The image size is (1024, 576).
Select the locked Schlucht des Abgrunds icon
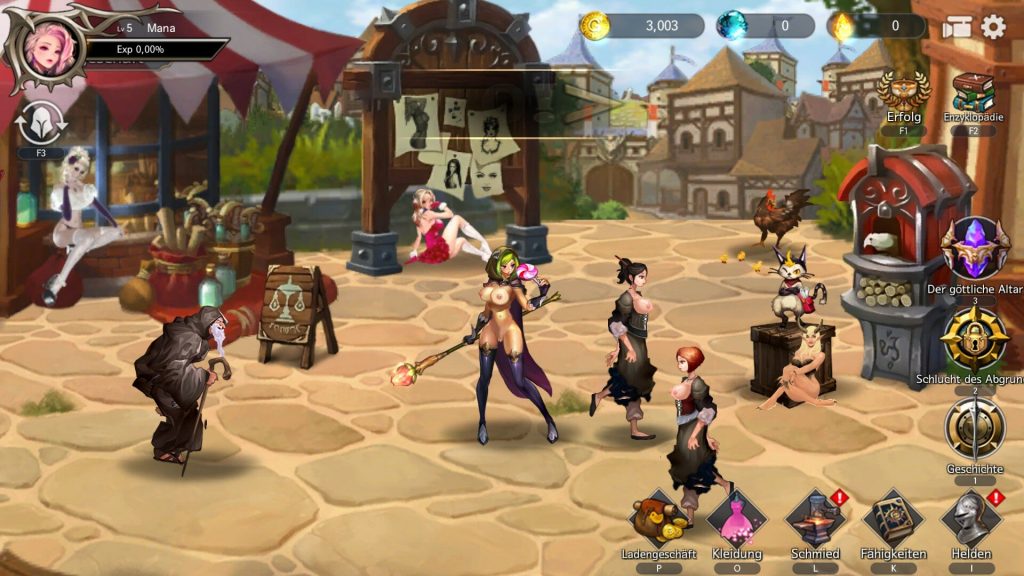coord(974,339)
